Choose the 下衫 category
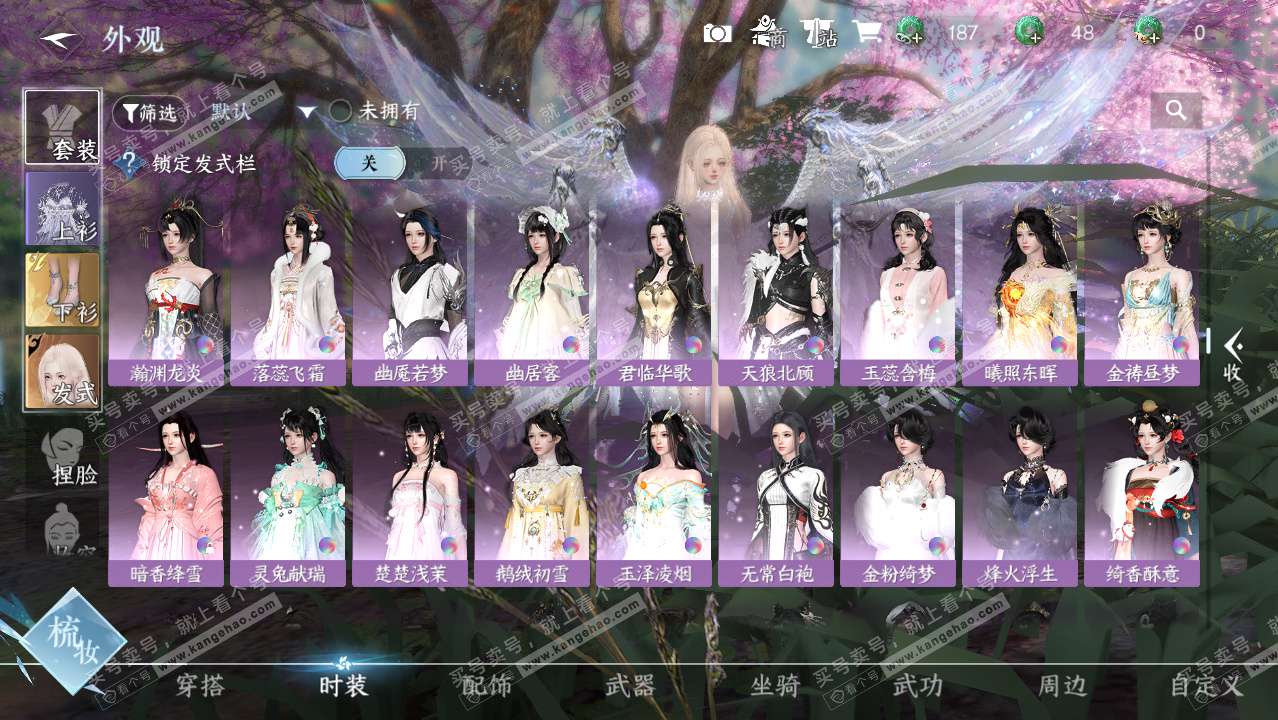The image size is (1278, 720). pos(63,290)
